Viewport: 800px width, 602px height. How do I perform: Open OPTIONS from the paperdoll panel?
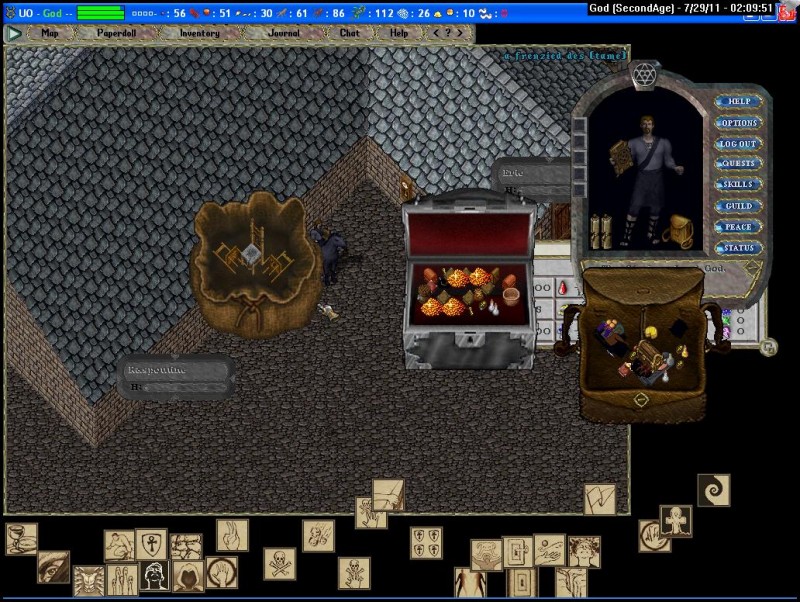pos(739,123)
